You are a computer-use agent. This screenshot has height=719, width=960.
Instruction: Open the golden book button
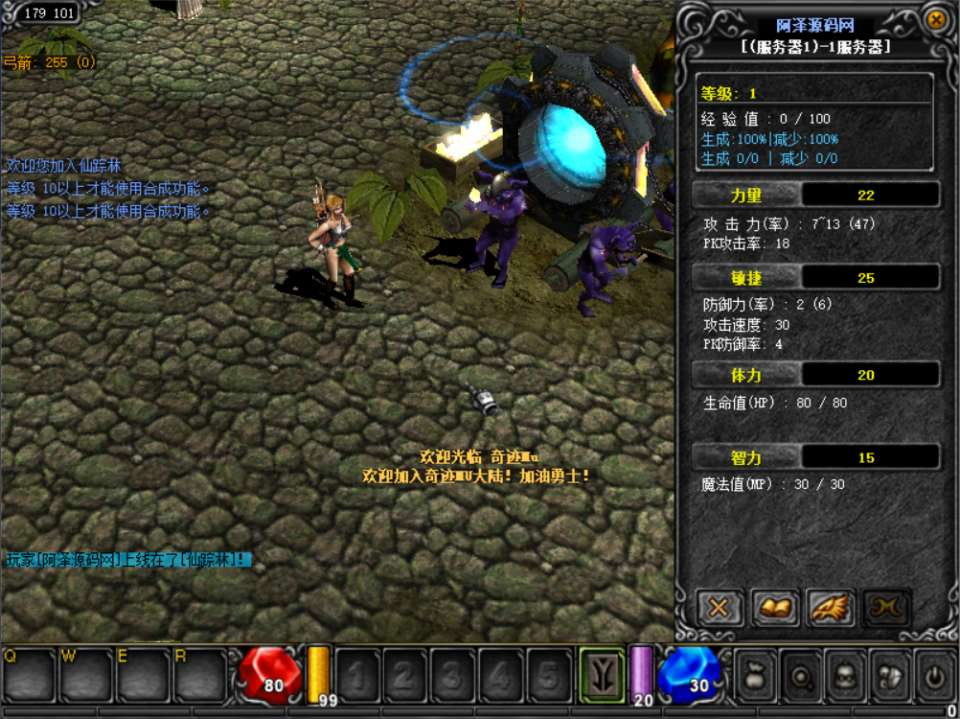pos(776,607)
